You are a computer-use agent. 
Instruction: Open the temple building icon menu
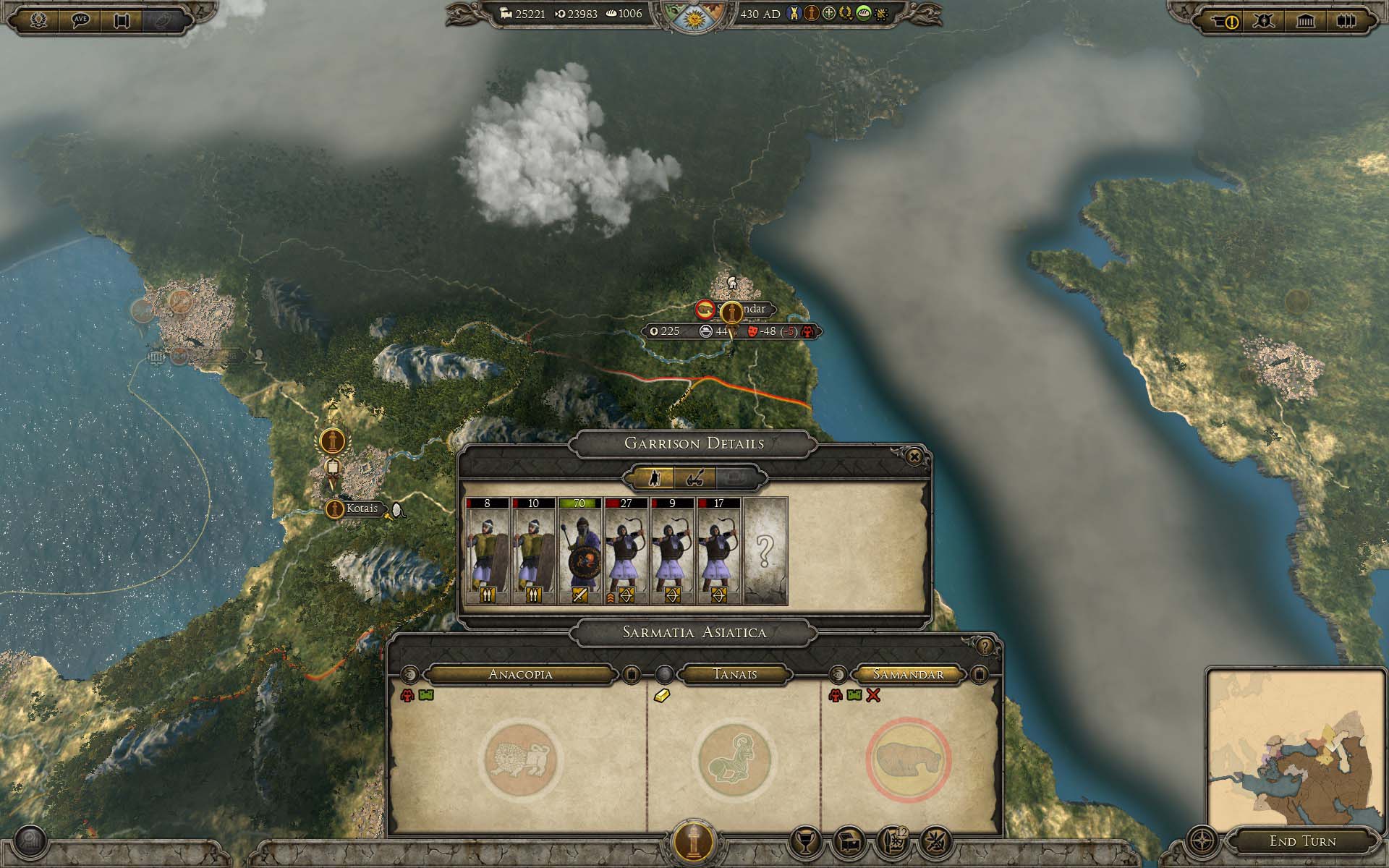point(1305,21)
